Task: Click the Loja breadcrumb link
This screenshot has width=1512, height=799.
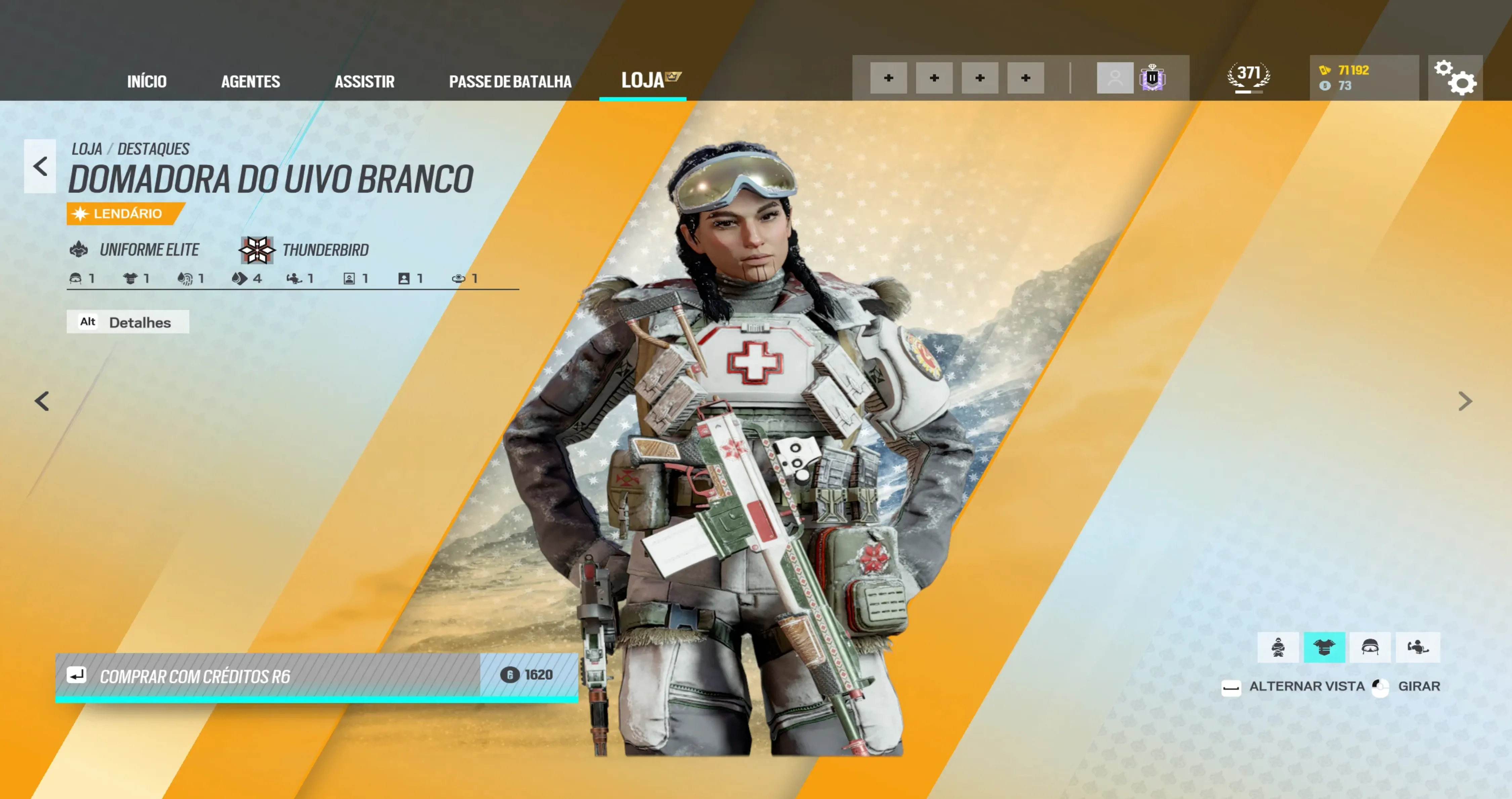Action: tap(87, 149)
